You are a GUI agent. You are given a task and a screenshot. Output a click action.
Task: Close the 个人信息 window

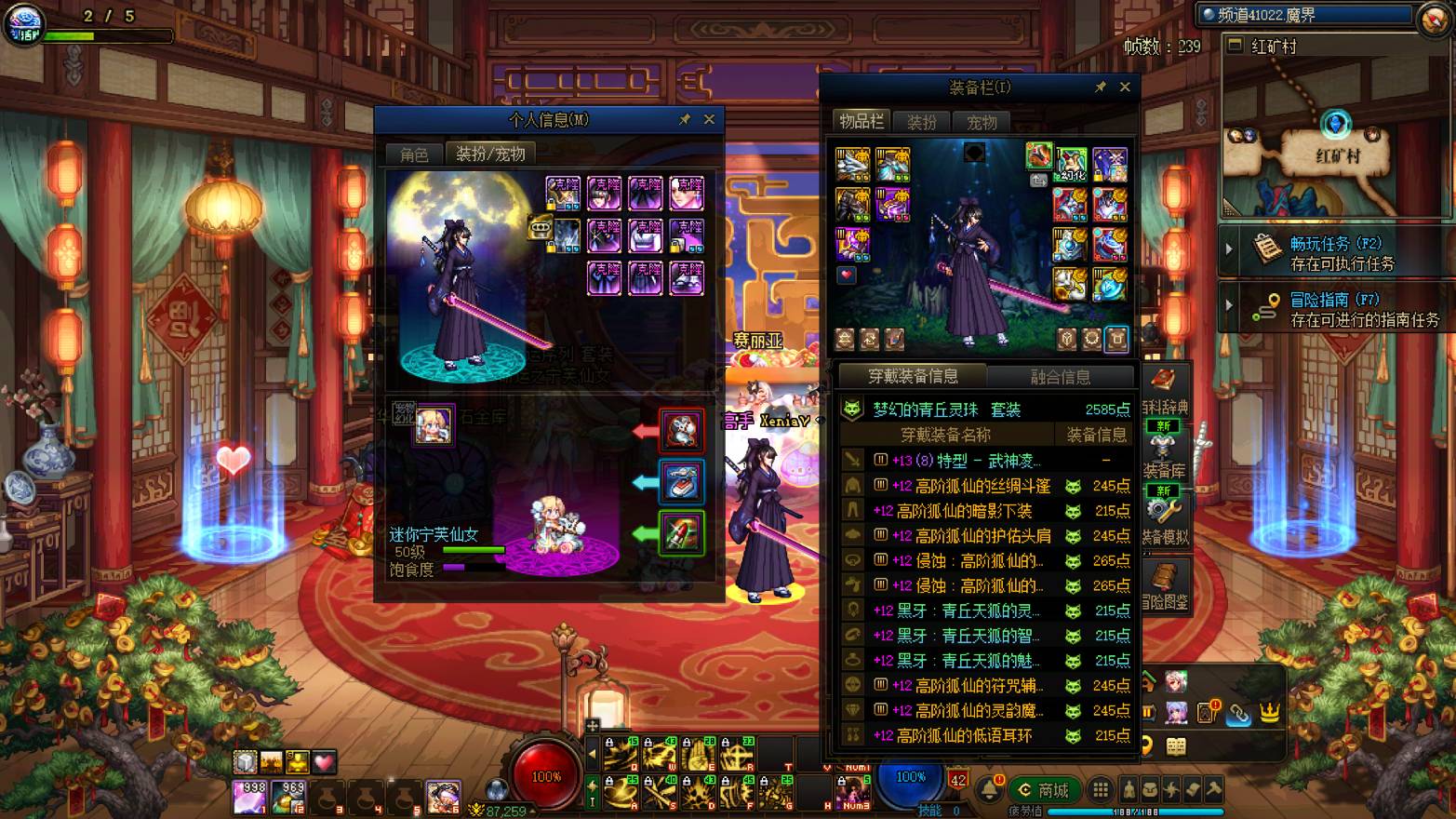point(709,119)
